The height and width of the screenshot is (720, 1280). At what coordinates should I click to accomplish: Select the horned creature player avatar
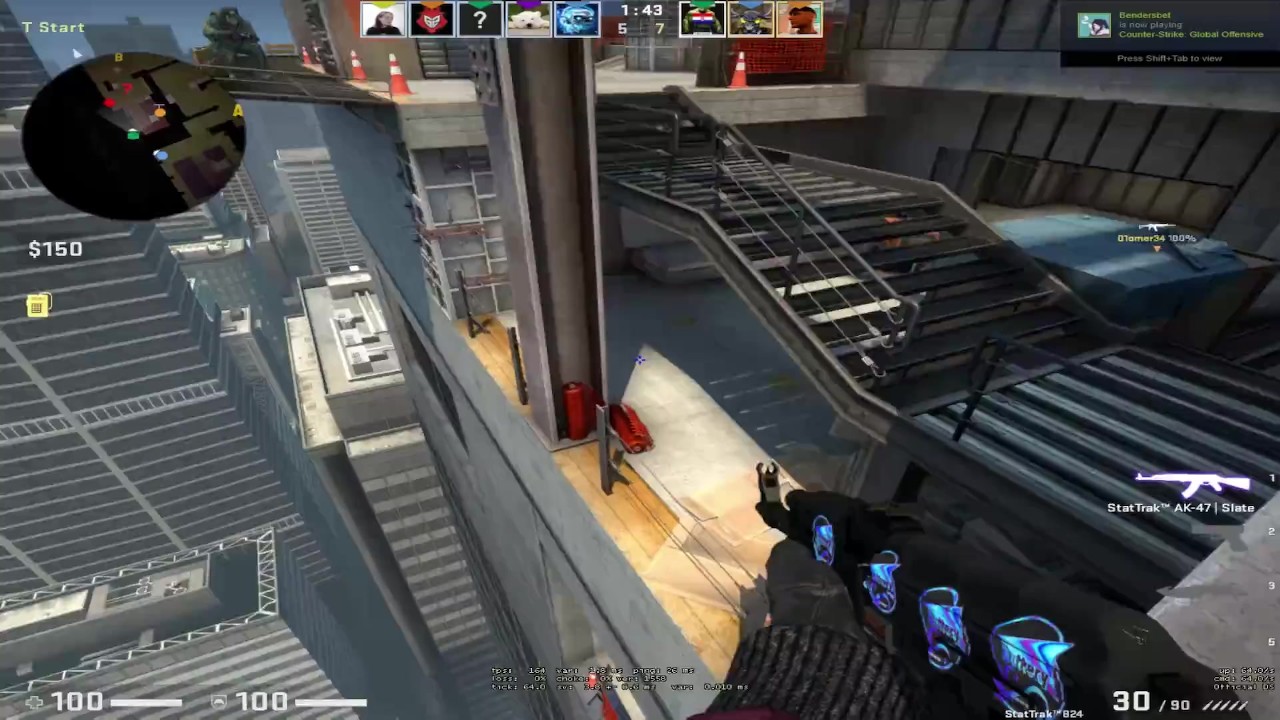click(x=750, y=19)
